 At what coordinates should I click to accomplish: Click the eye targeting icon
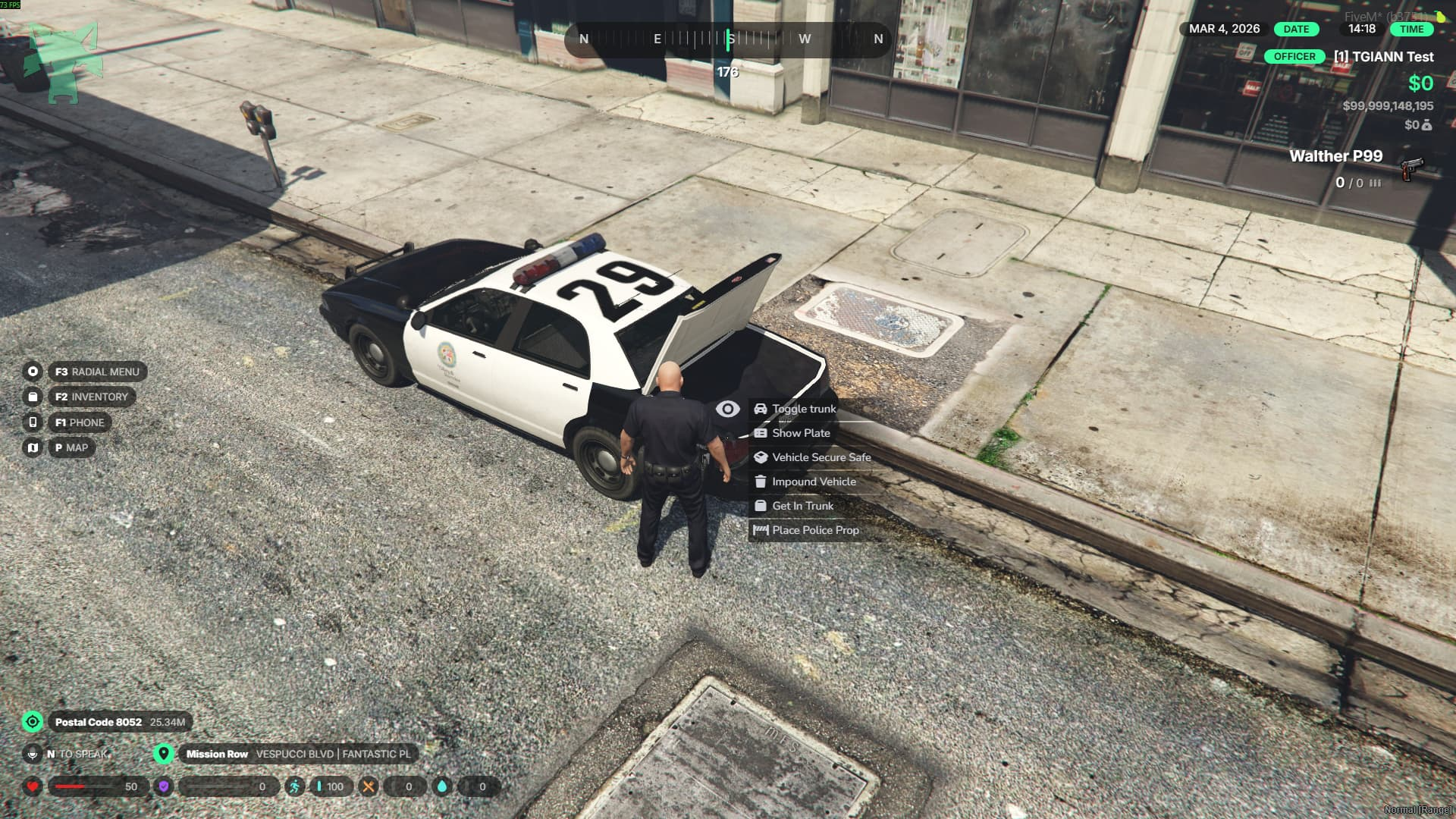(x=727, y=409)
